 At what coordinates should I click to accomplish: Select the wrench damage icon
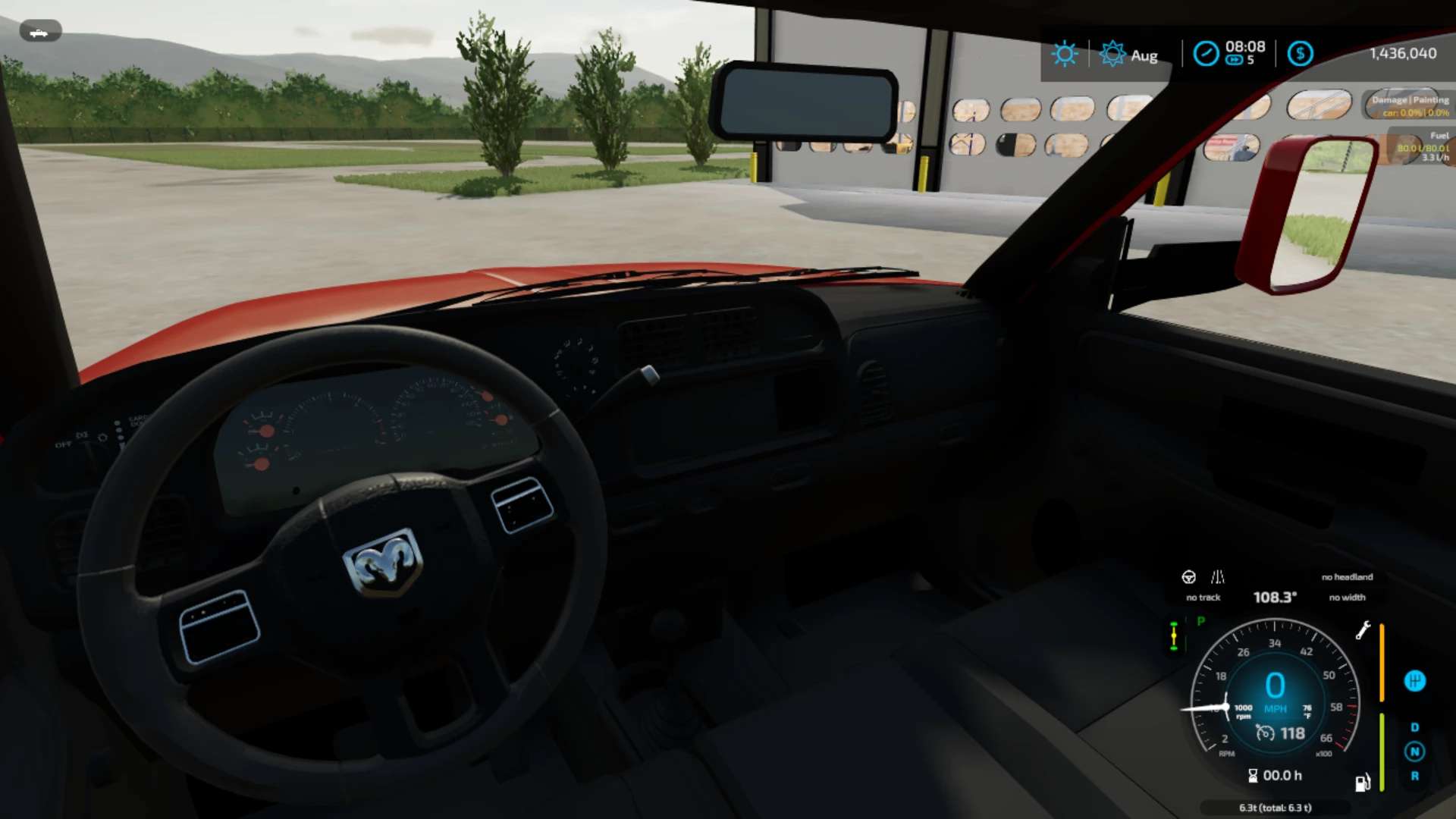(1363, 630)
